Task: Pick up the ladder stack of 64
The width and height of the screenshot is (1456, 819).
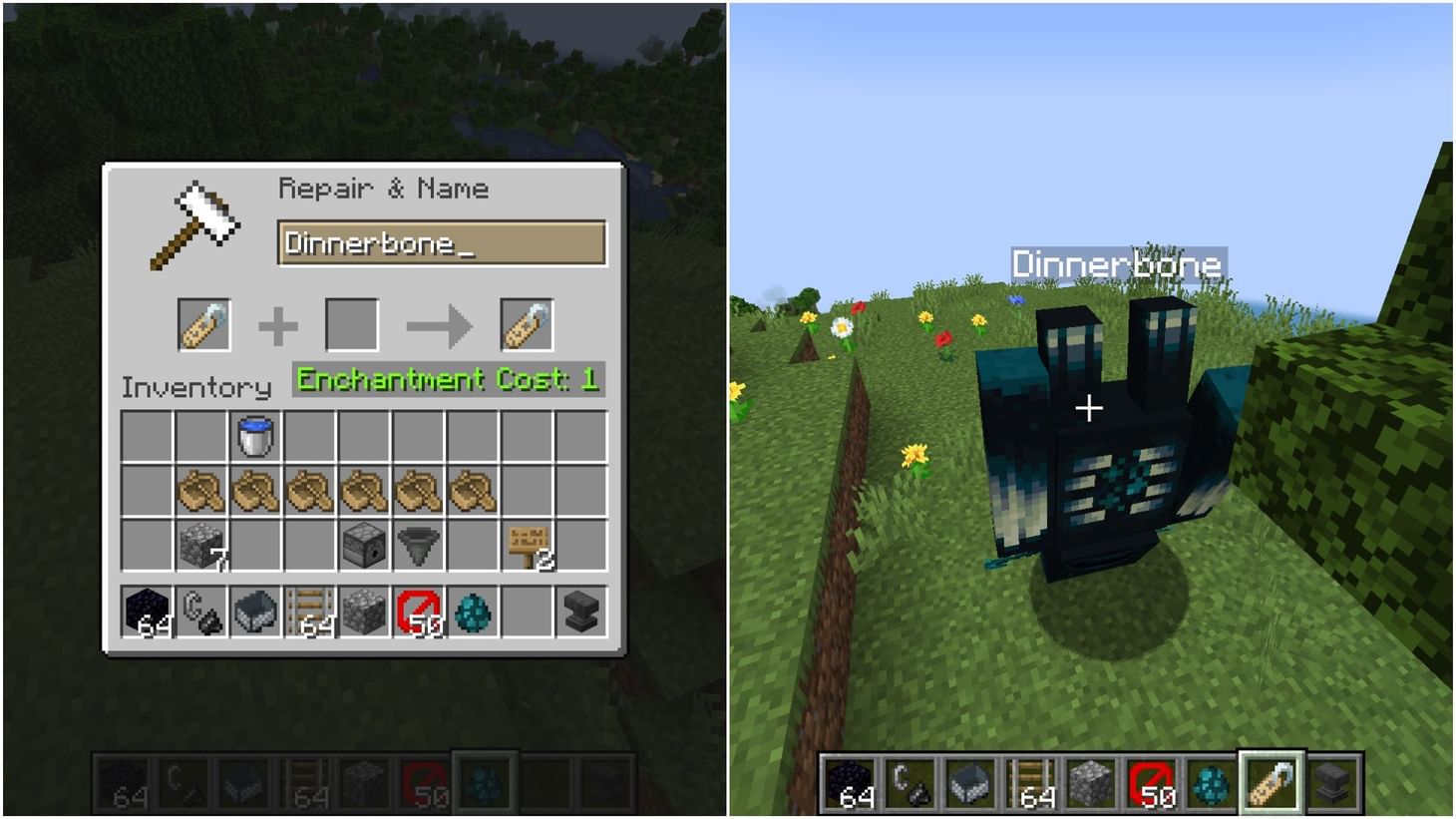Action: pyautogui.click(x=310, y=612)
